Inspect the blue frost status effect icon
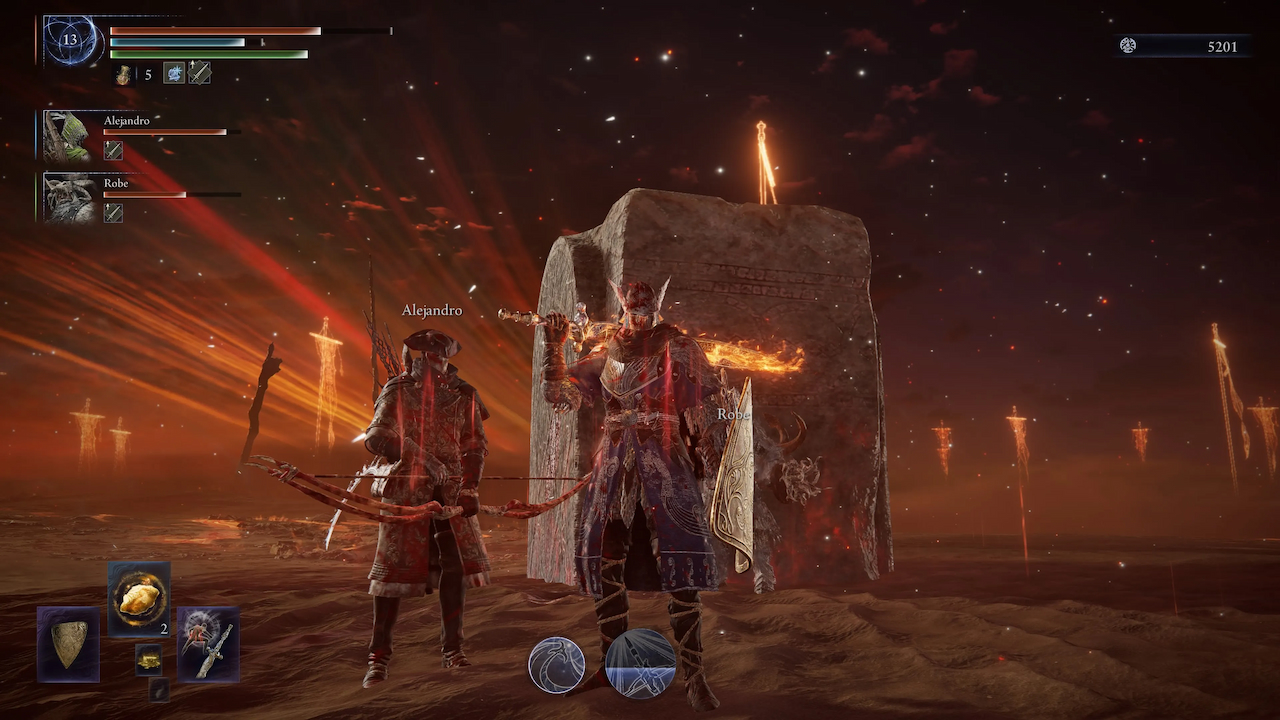This screenshot has height=720, width=1280. click(x=174, y=73)
